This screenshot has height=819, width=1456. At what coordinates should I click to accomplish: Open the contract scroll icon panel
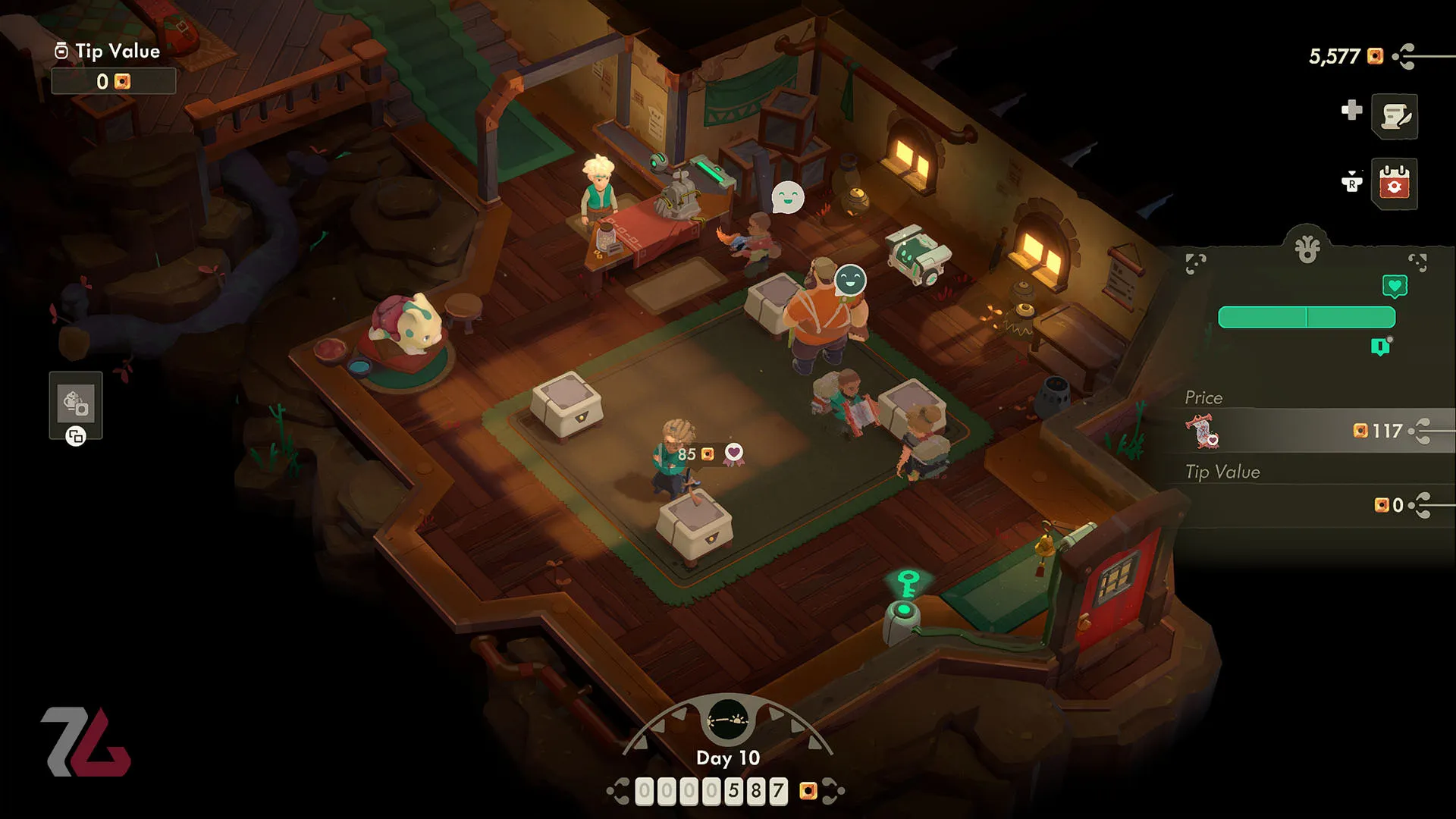(x=1395, y=115)
